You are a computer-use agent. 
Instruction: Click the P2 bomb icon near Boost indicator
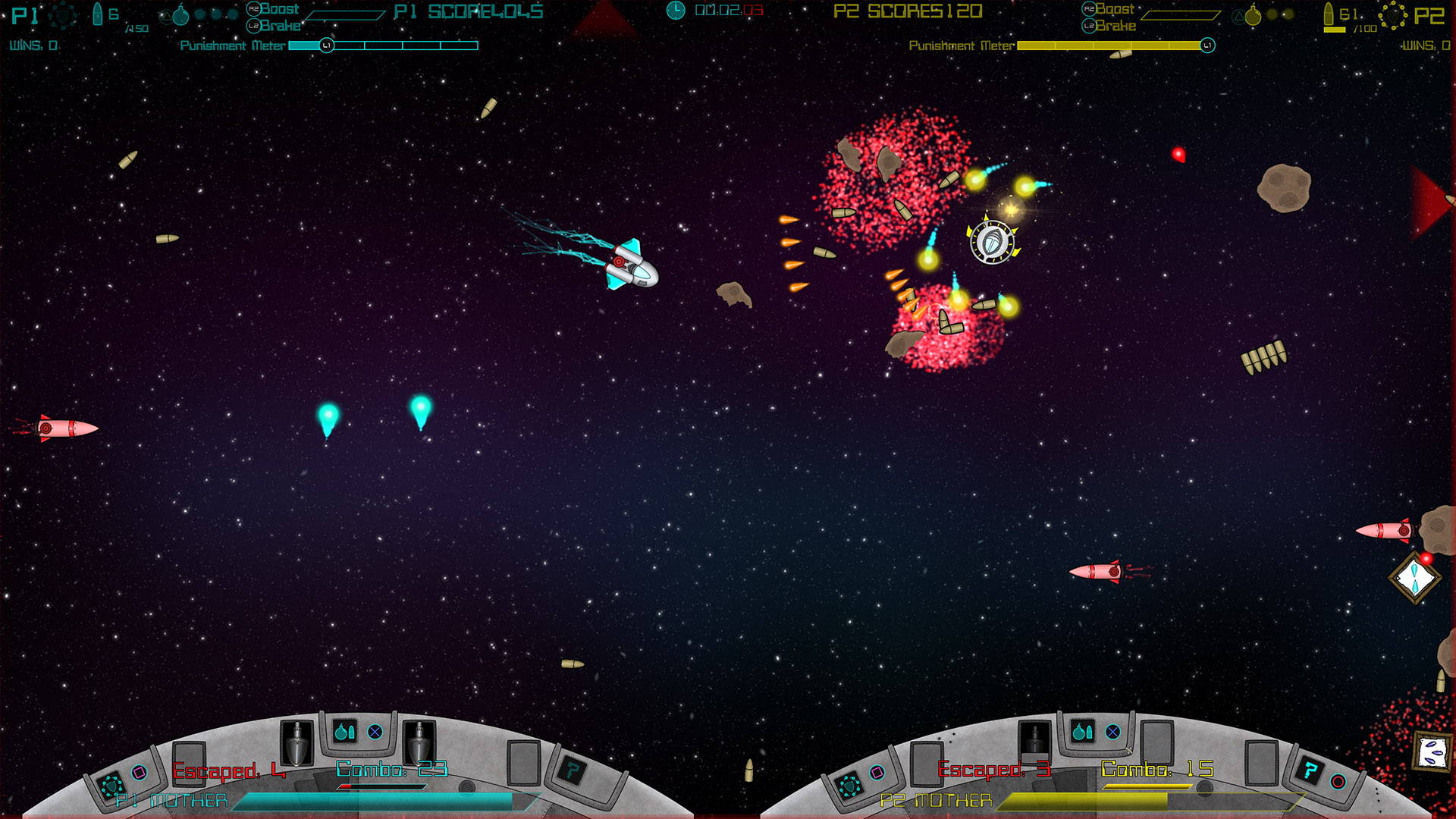point(1247,17)
